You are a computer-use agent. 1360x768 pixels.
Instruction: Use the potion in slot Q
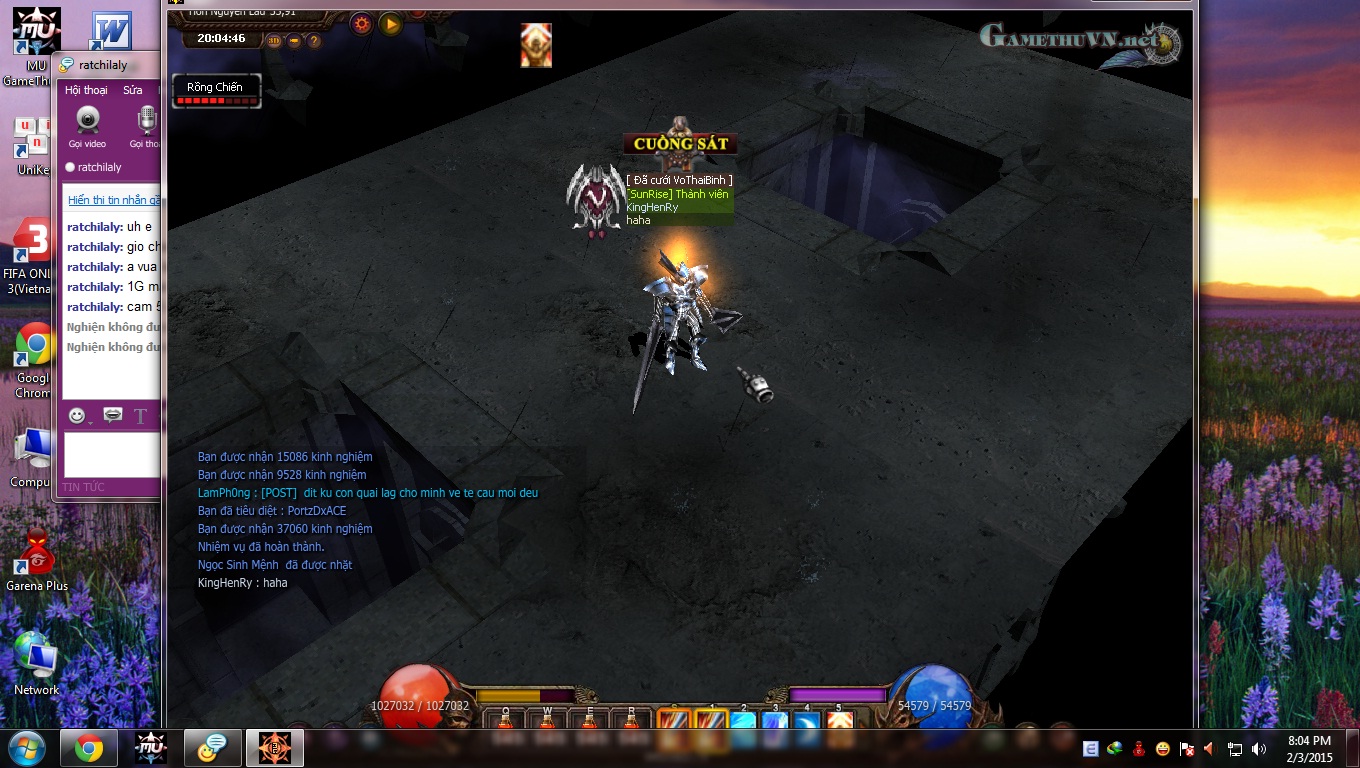coord(506,722)
